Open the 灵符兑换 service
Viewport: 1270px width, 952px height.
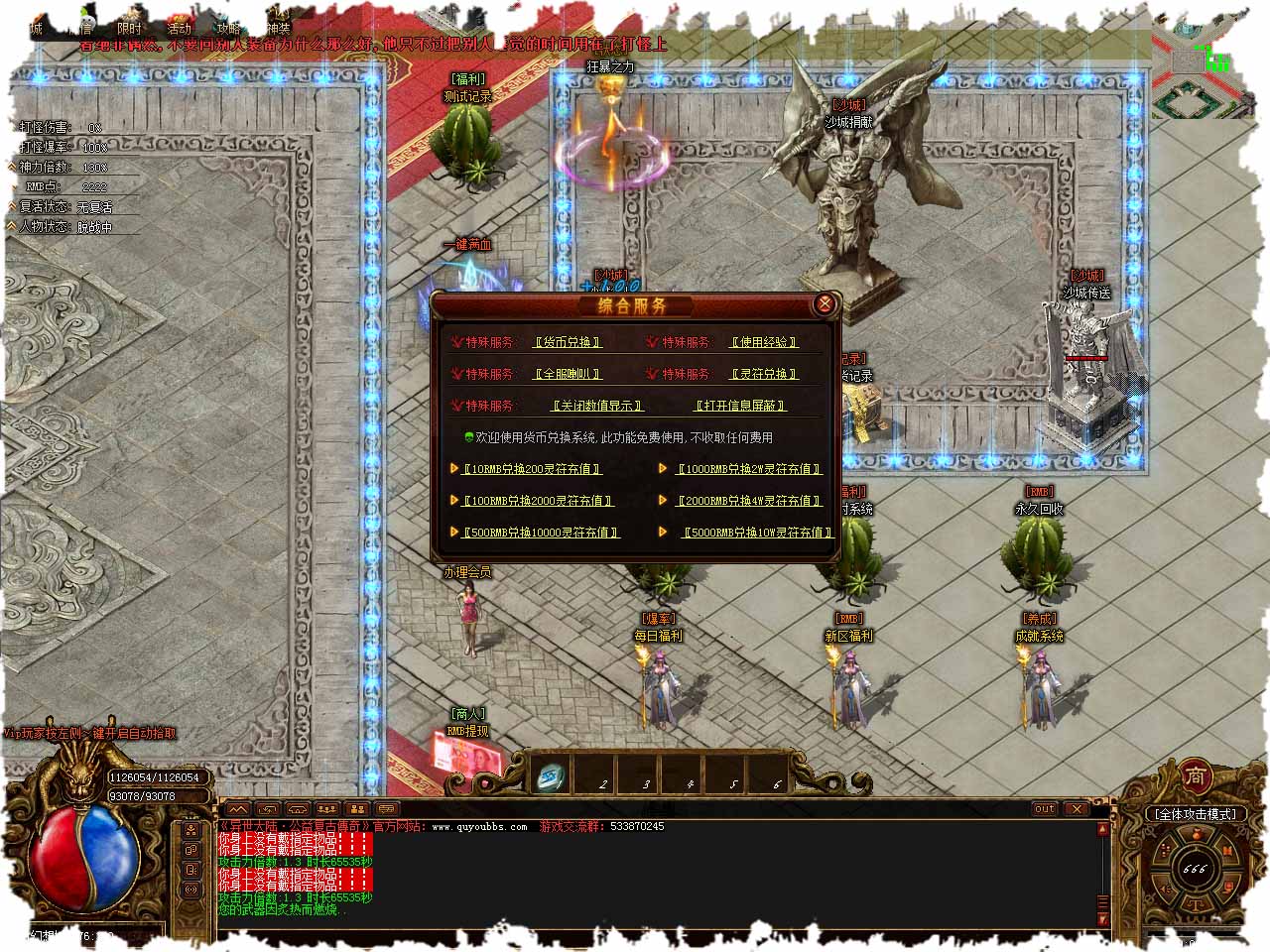coord(764,374)
